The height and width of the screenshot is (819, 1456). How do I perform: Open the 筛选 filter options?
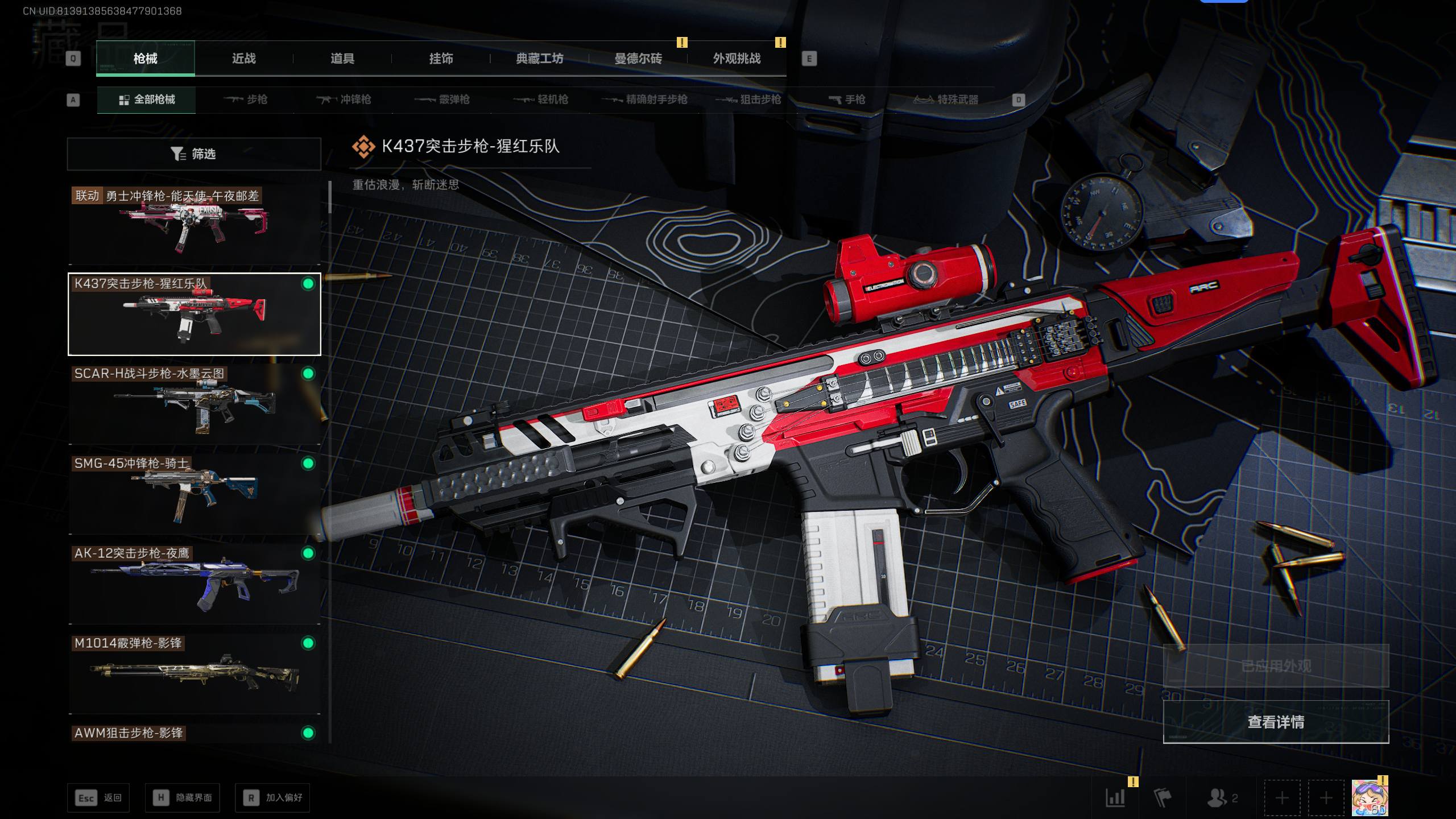click(x=194, y=154)
